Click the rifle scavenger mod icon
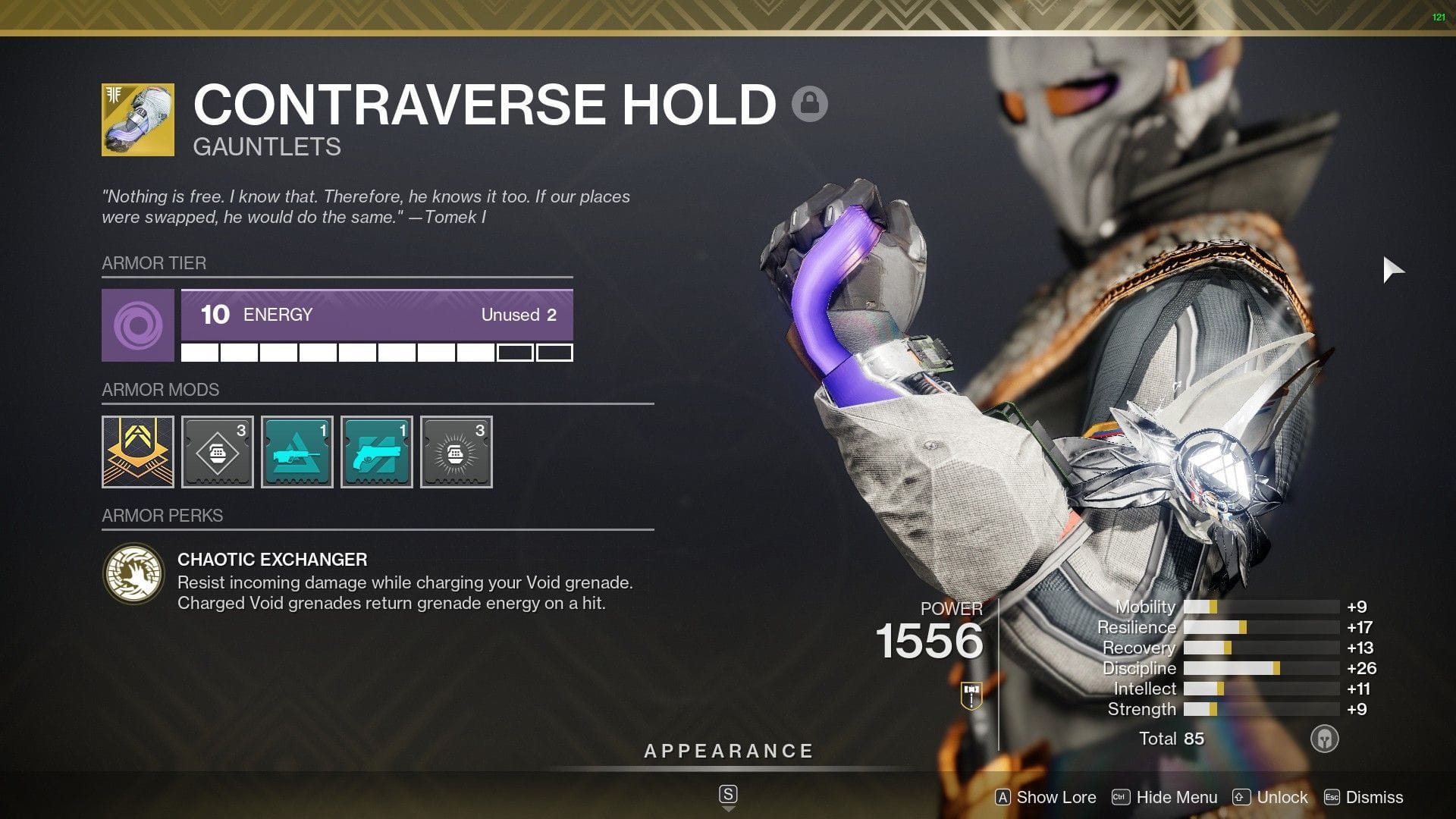Image resolution: width=1456 pixels, height=819 pixels. (x=297, y=451)
